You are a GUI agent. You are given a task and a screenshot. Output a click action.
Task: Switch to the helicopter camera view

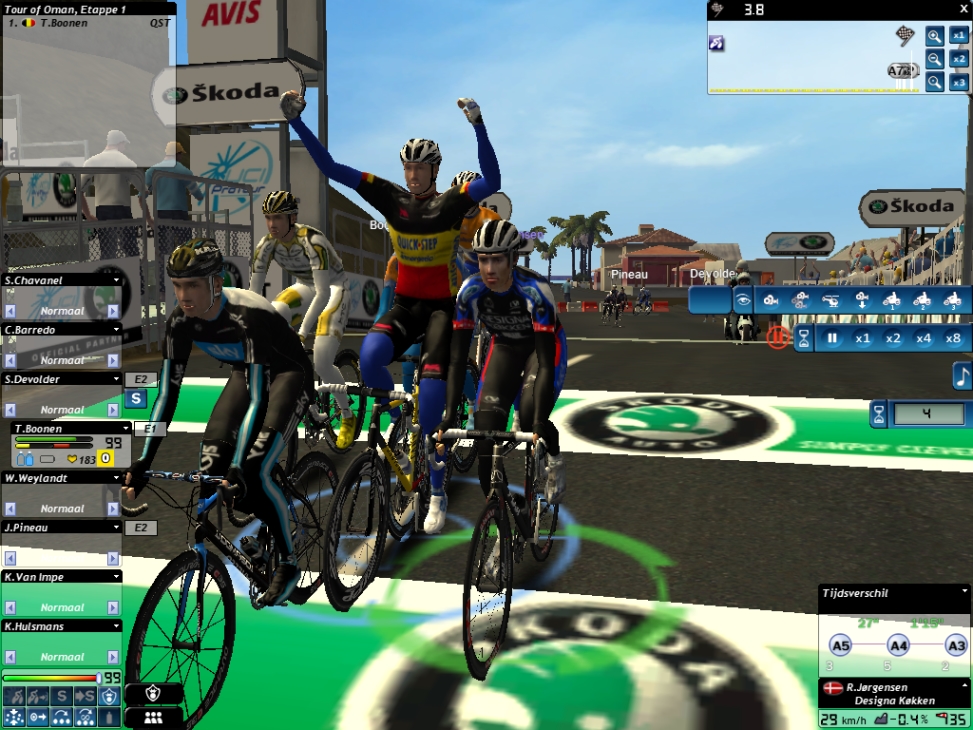pos(831,300)
